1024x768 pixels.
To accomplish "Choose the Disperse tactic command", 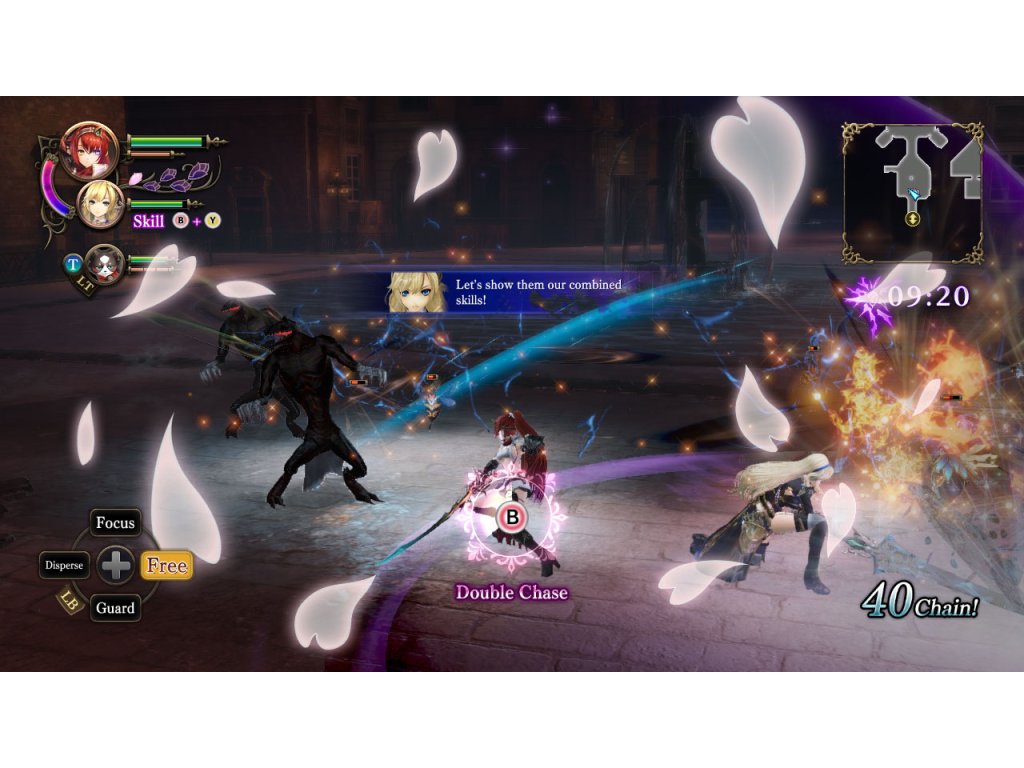I will click(65, 565).
